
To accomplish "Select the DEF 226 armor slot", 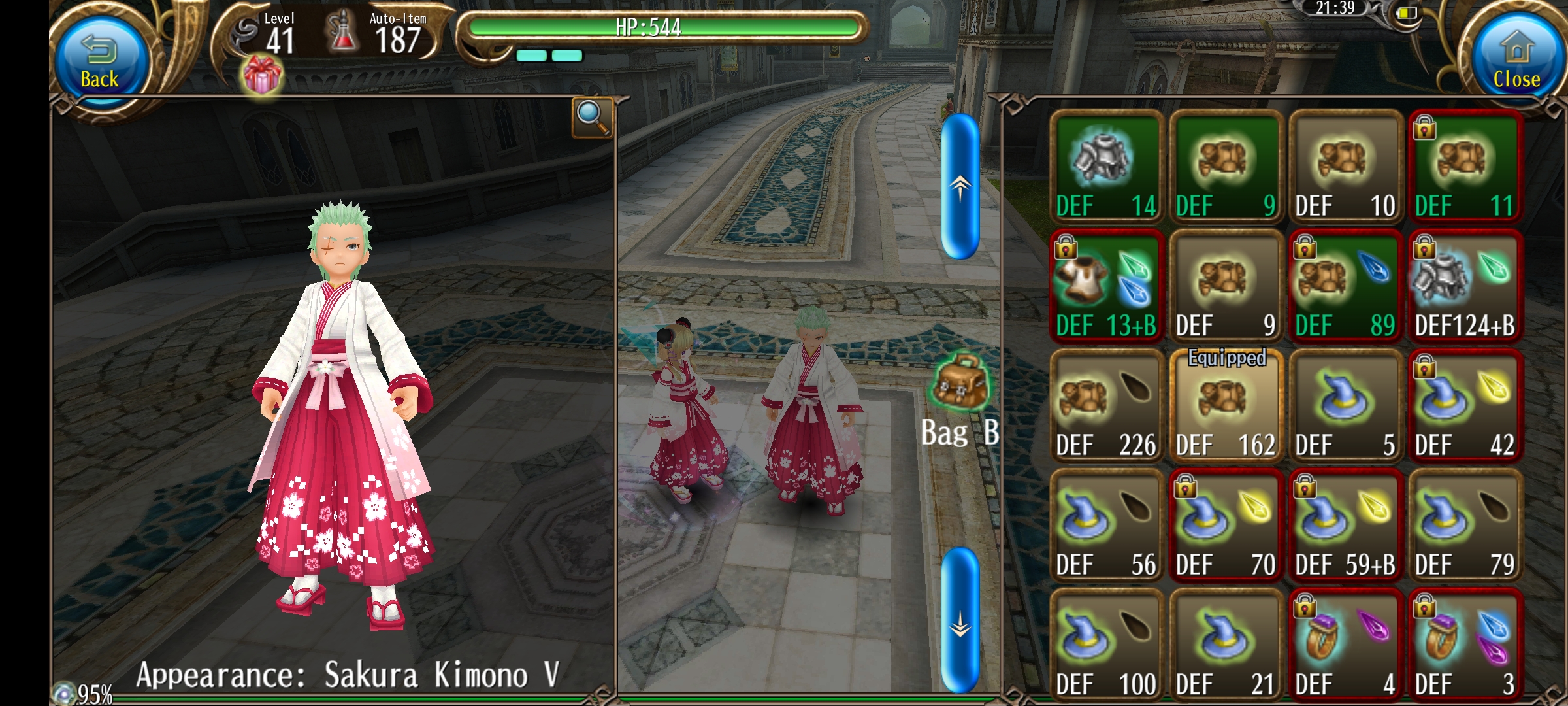I will [1106, 406].
